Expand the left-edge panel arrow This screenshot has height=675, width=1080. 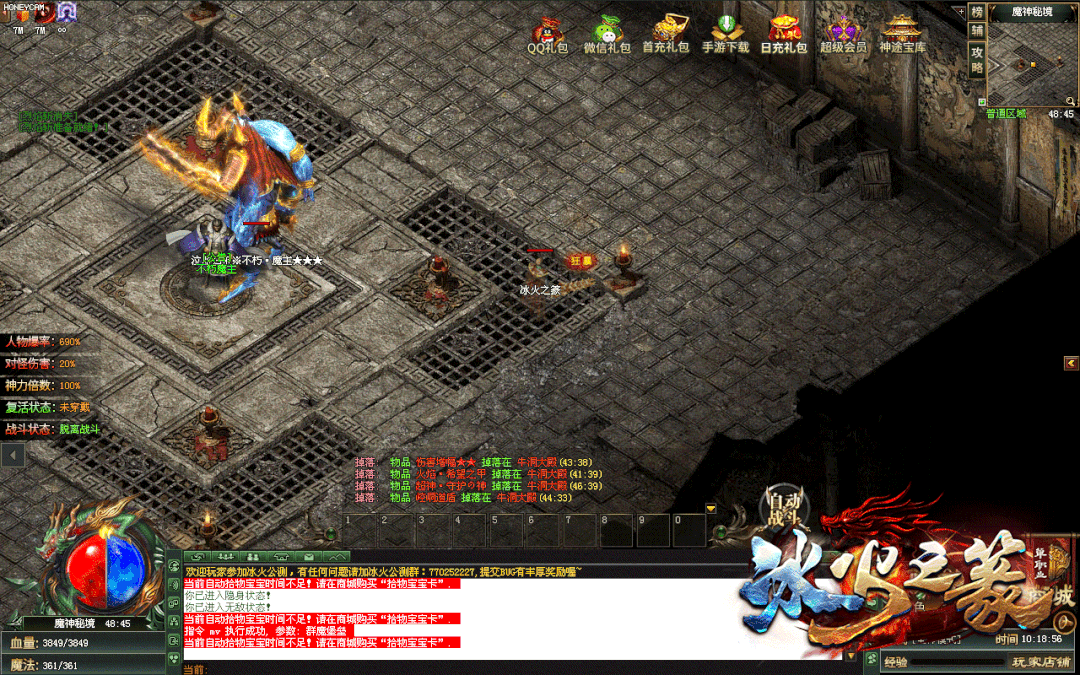pyautogui.click(x=12, y=455)
